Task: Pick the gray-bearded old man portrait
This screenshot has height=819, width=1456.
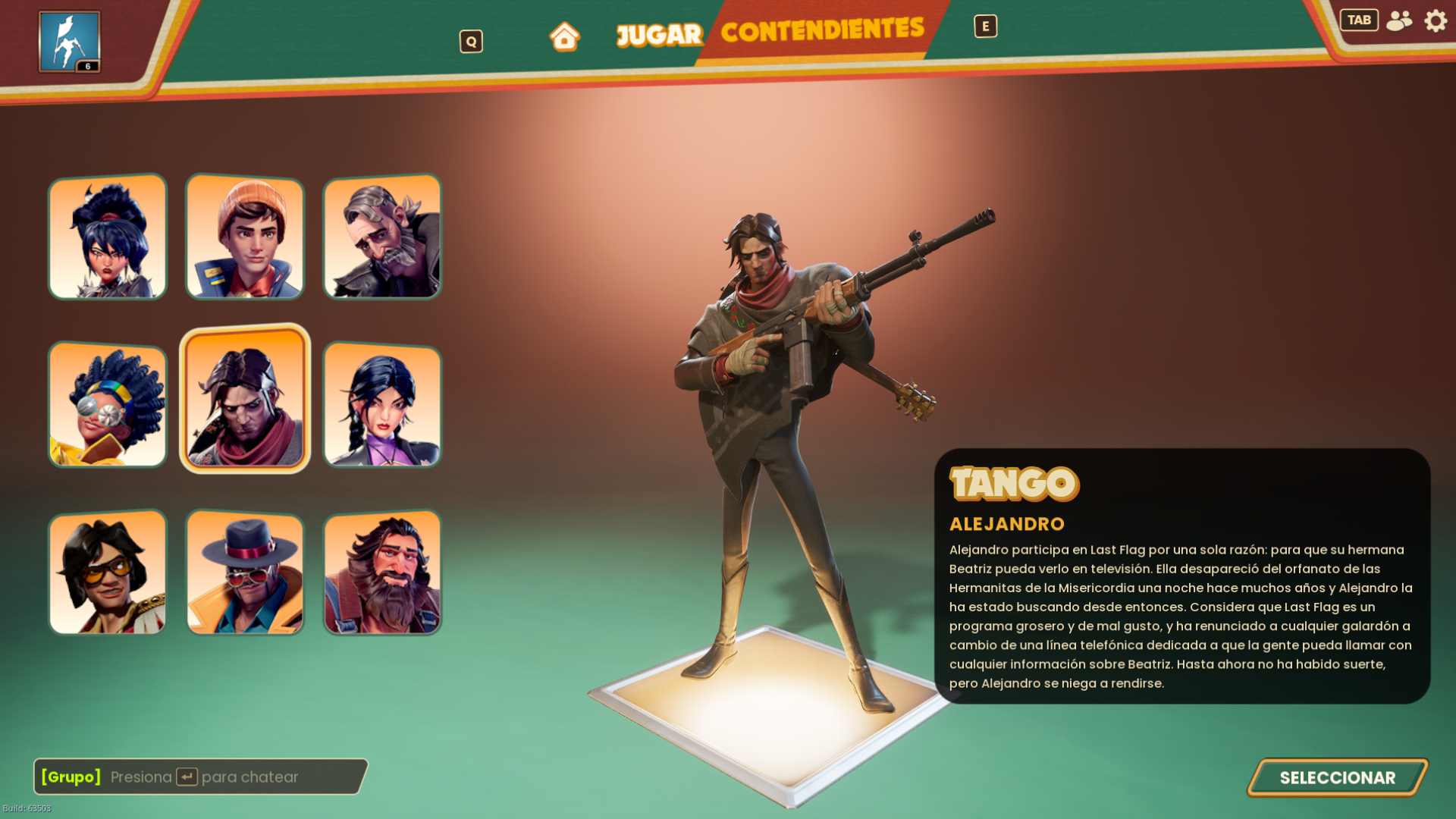Action: point(382,237)
